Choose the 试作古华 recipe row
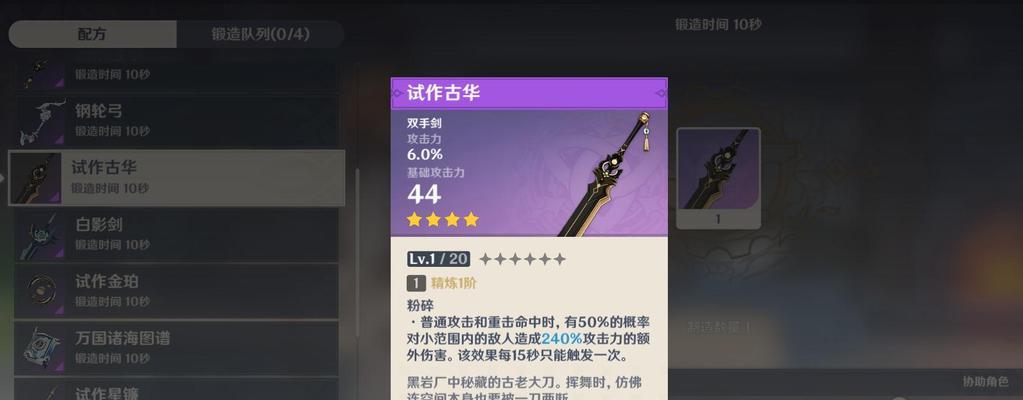 [177, 177]
